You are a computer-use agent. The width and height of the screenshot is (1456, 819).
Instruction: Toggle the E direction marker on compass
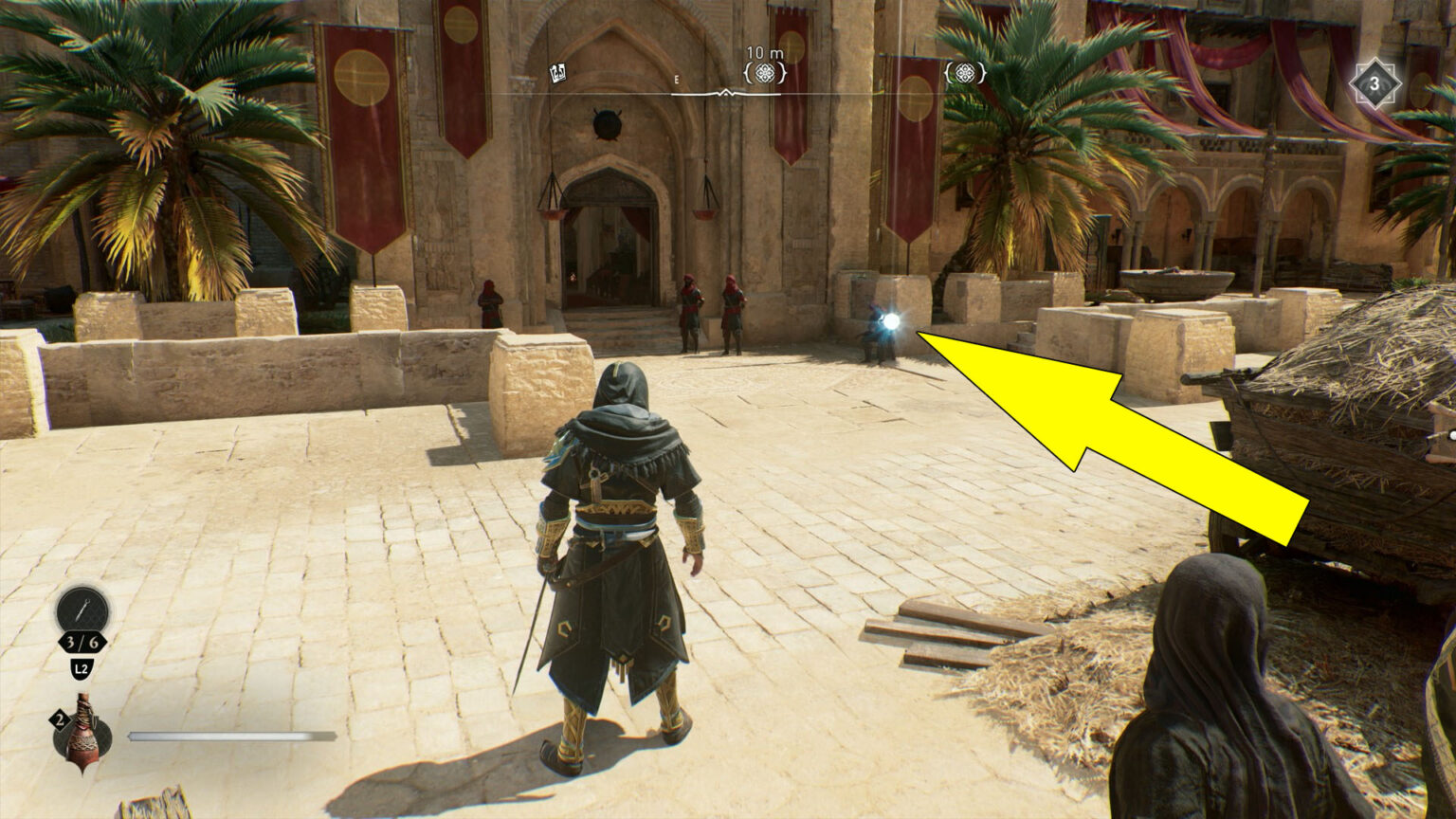pyautogui.click(x=676, y=79)
